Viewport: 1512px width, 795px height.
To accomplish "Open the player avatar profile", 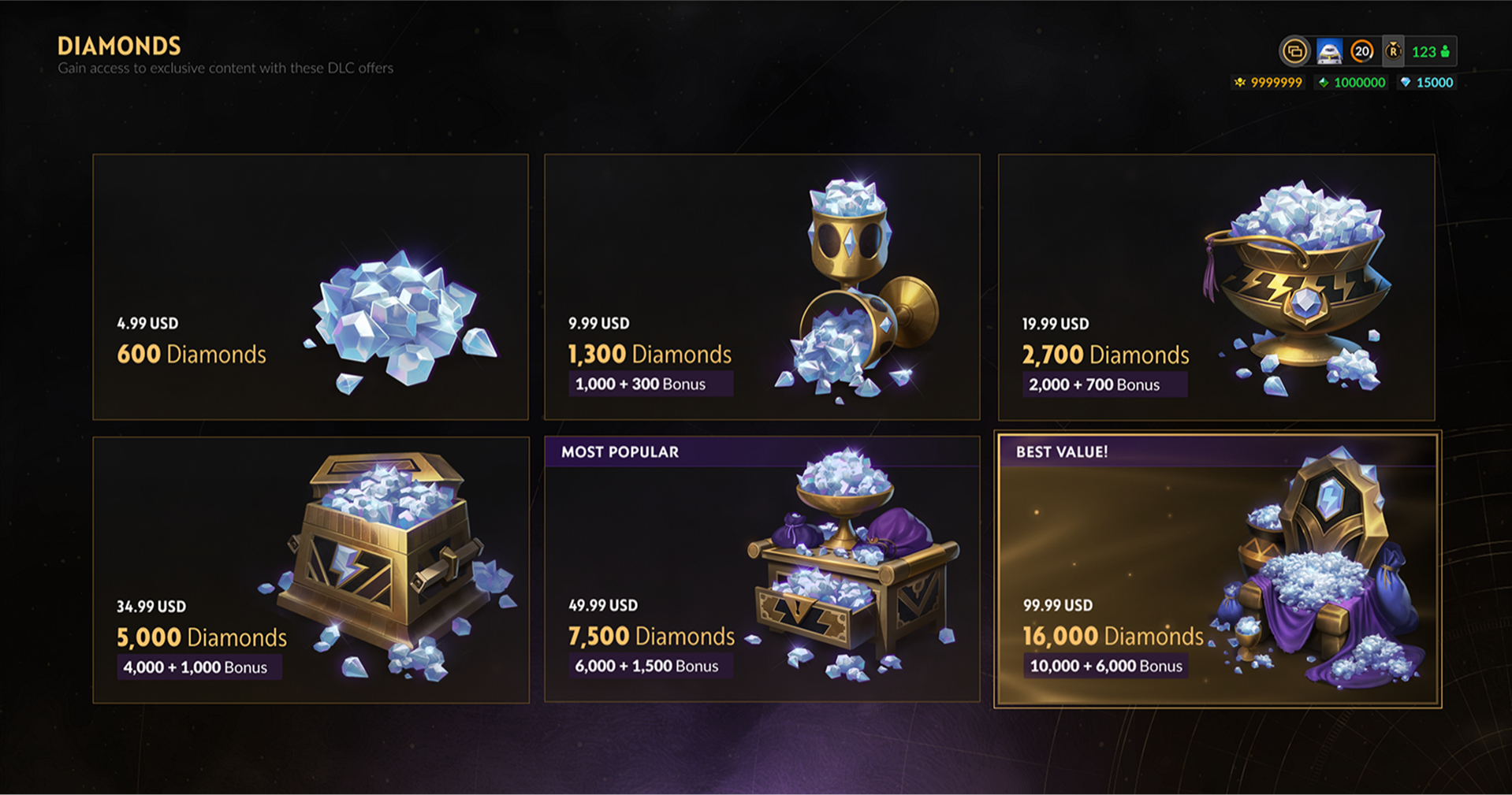I will [1329, 52].
